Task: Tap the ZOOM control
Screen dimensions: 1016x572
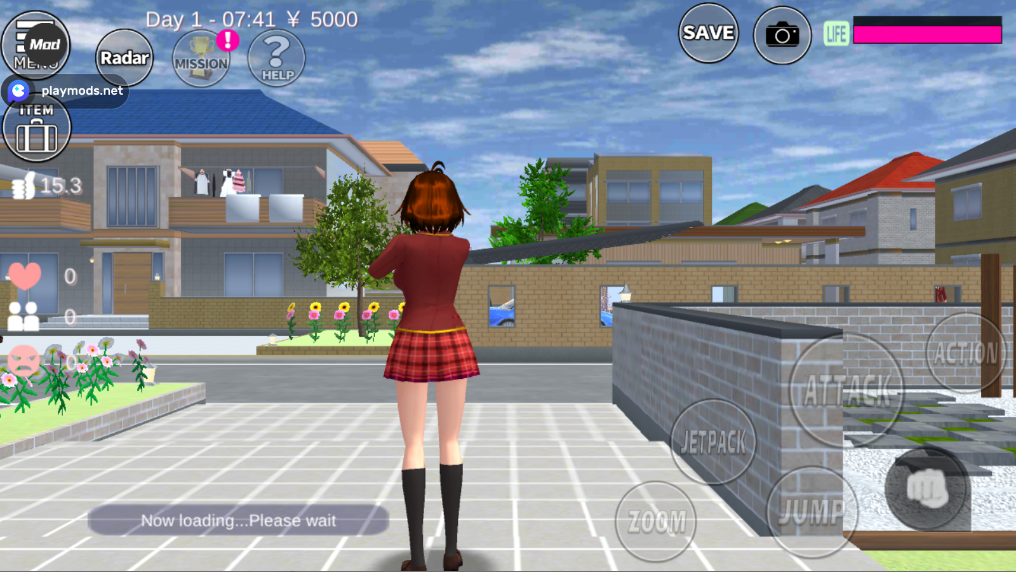Action: pyautogui.click(x=655, y=521)
